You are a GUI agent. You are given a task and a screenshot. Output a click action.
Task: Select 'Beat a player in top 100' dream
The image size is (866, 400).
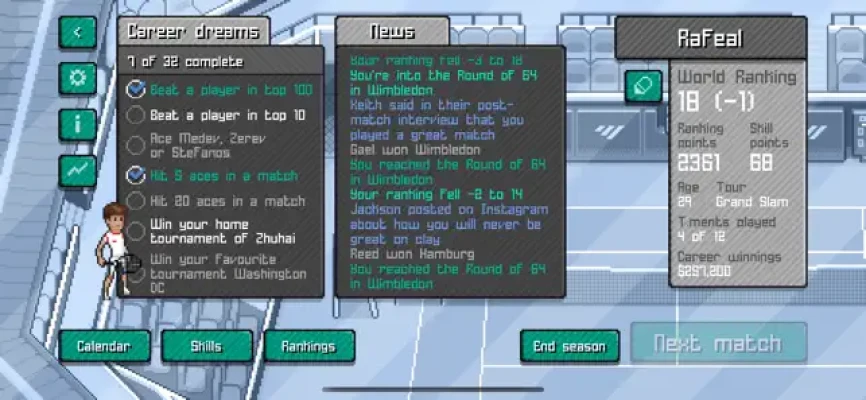[x=230, y=90]
